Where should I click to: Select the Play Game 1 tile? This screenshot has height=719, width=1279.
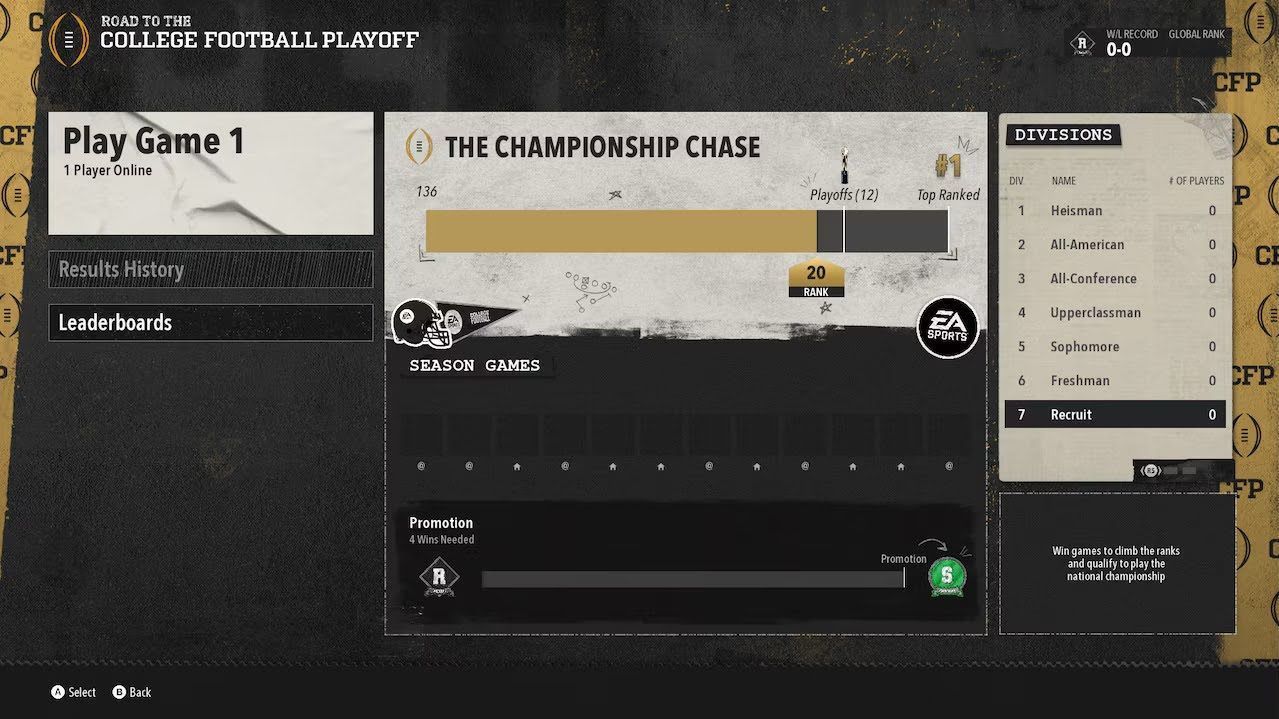pyautogui.click(x=211, y=173)
